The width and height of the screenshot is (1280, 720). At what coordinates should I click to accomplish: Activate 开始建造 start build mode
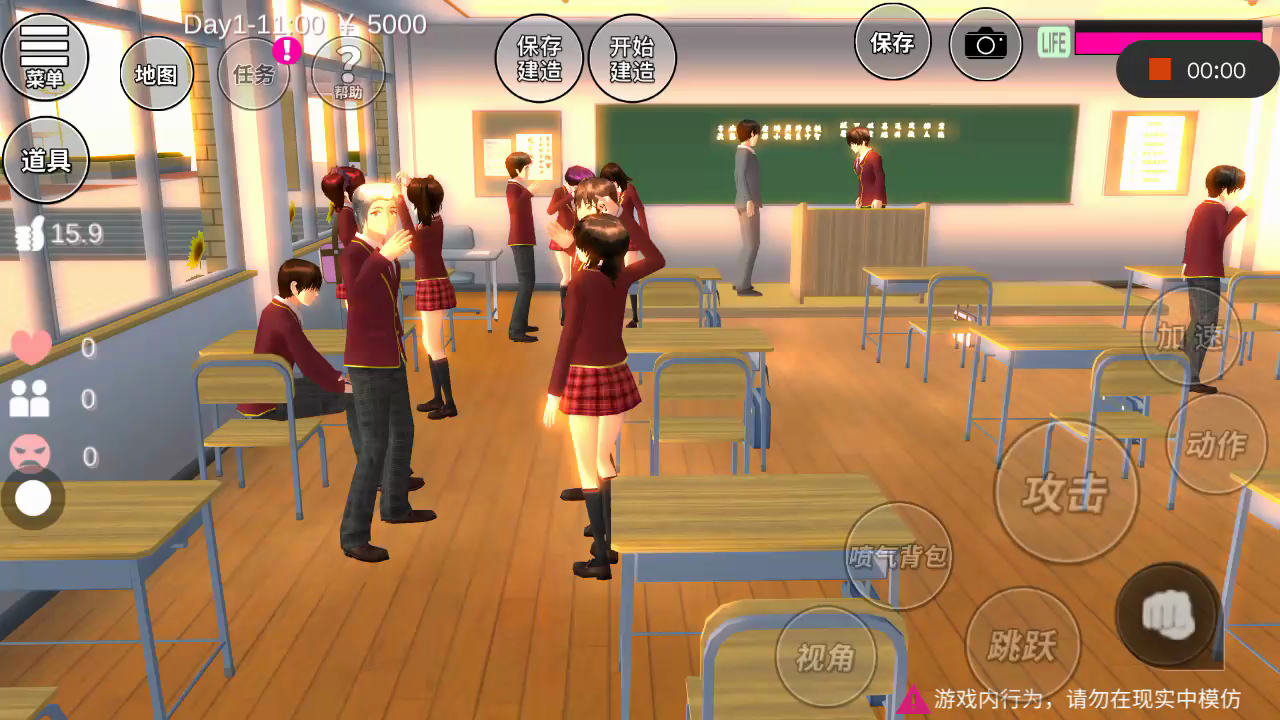pos(632,59)
